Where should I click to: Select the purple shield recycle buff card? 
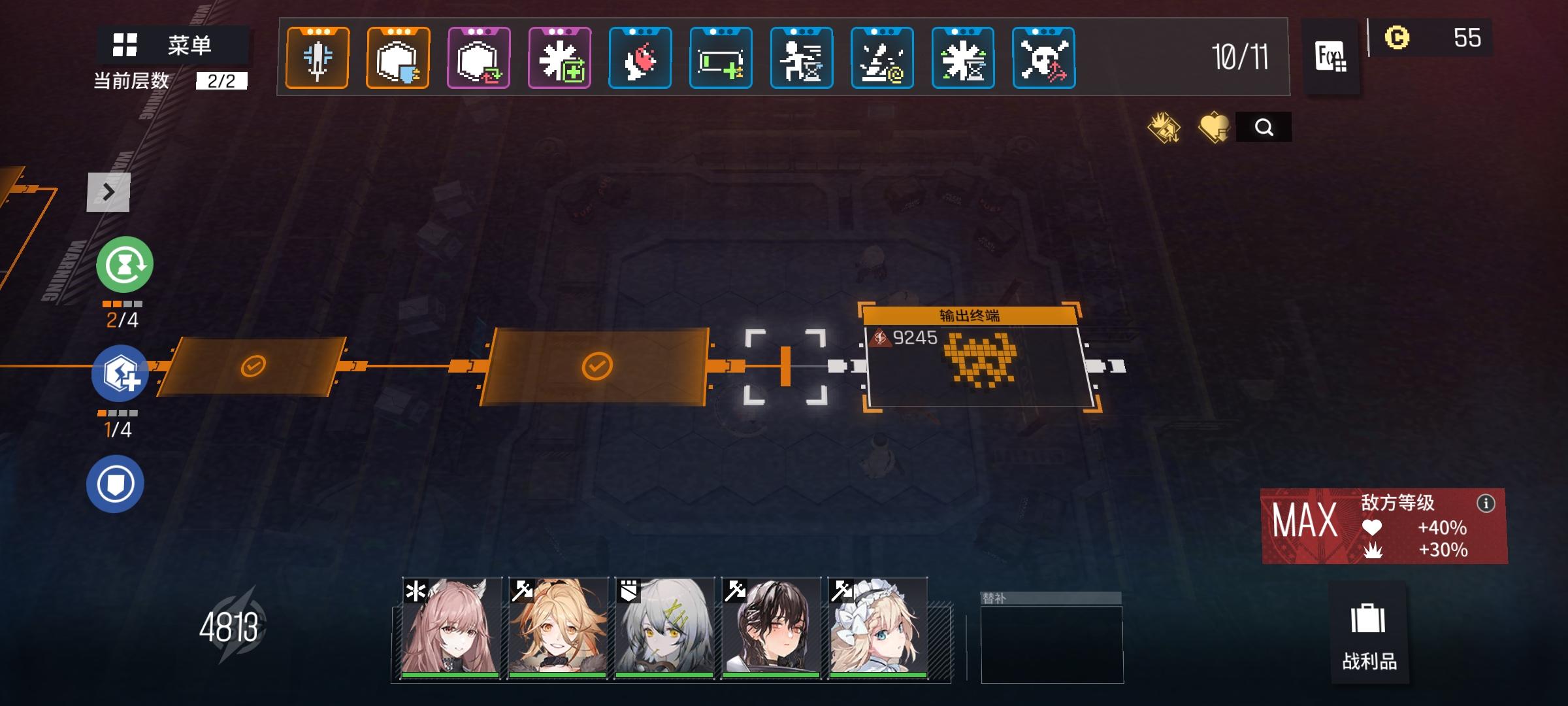478,57
